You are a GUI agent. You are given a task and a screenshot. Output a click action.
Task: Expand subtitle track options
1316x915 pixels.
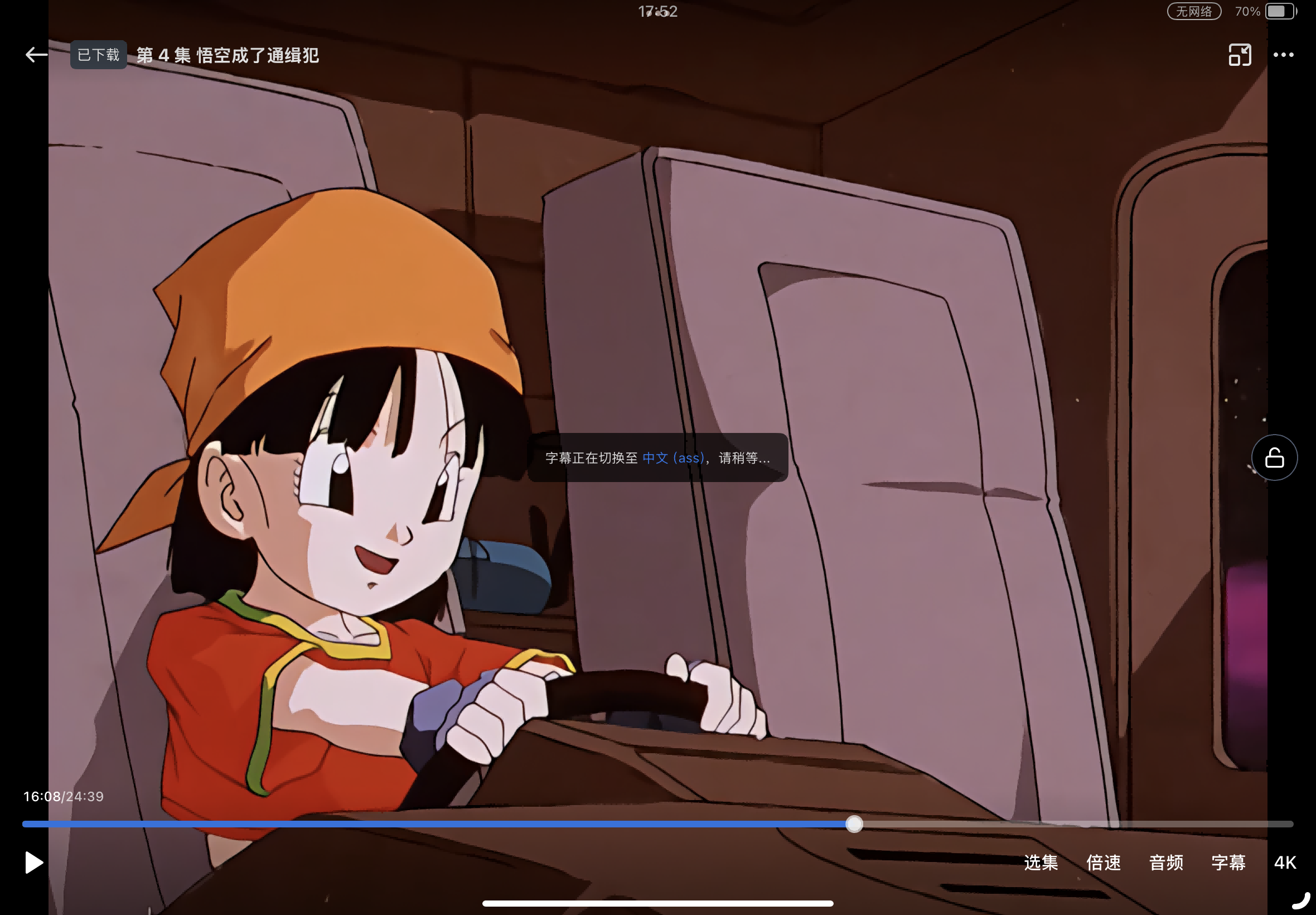click(x=1228, y=863)
